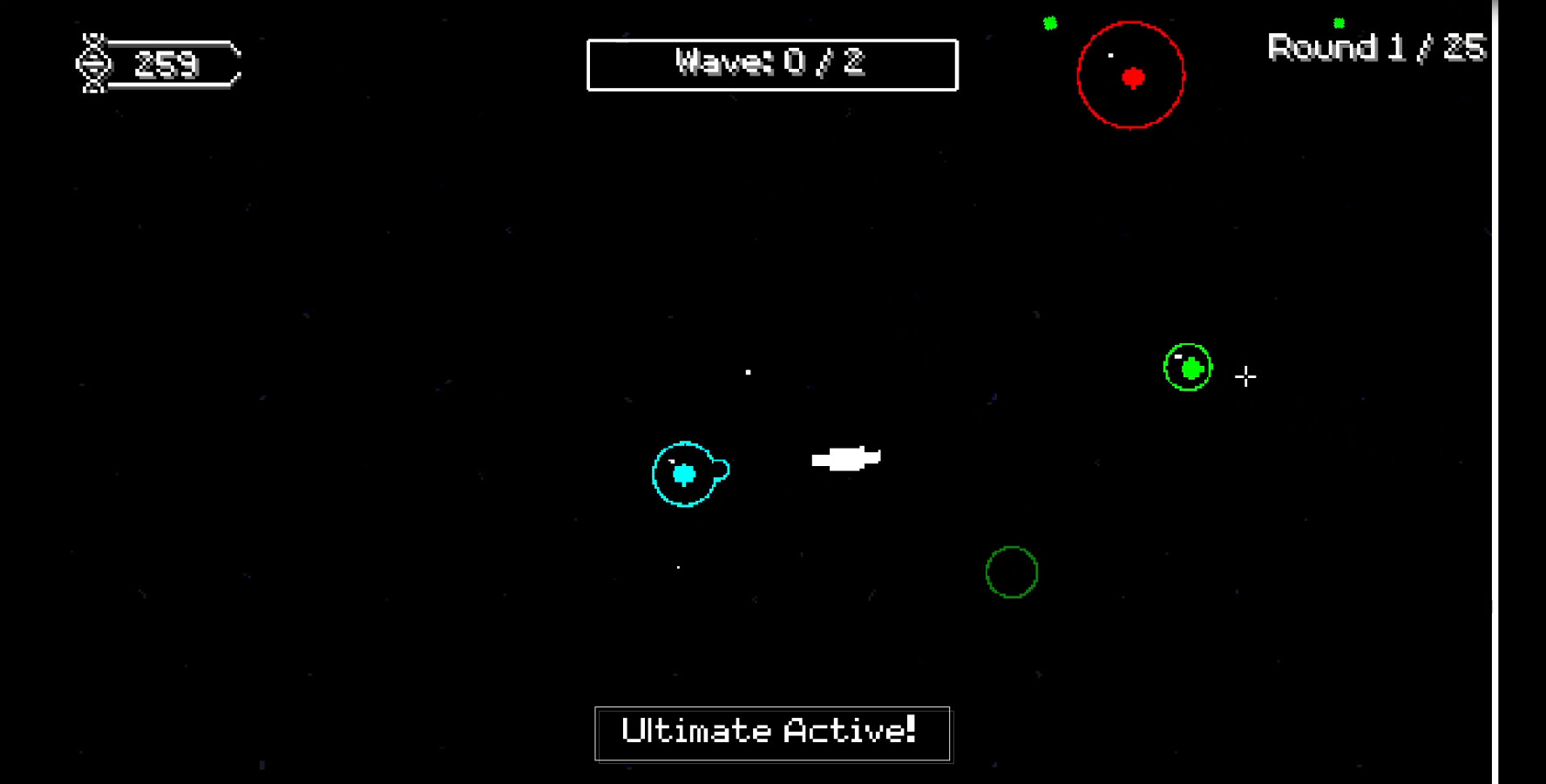Screen dimensions: 1546x784
Task: Select the white spaceship sprite
Action: coord(847,457)
